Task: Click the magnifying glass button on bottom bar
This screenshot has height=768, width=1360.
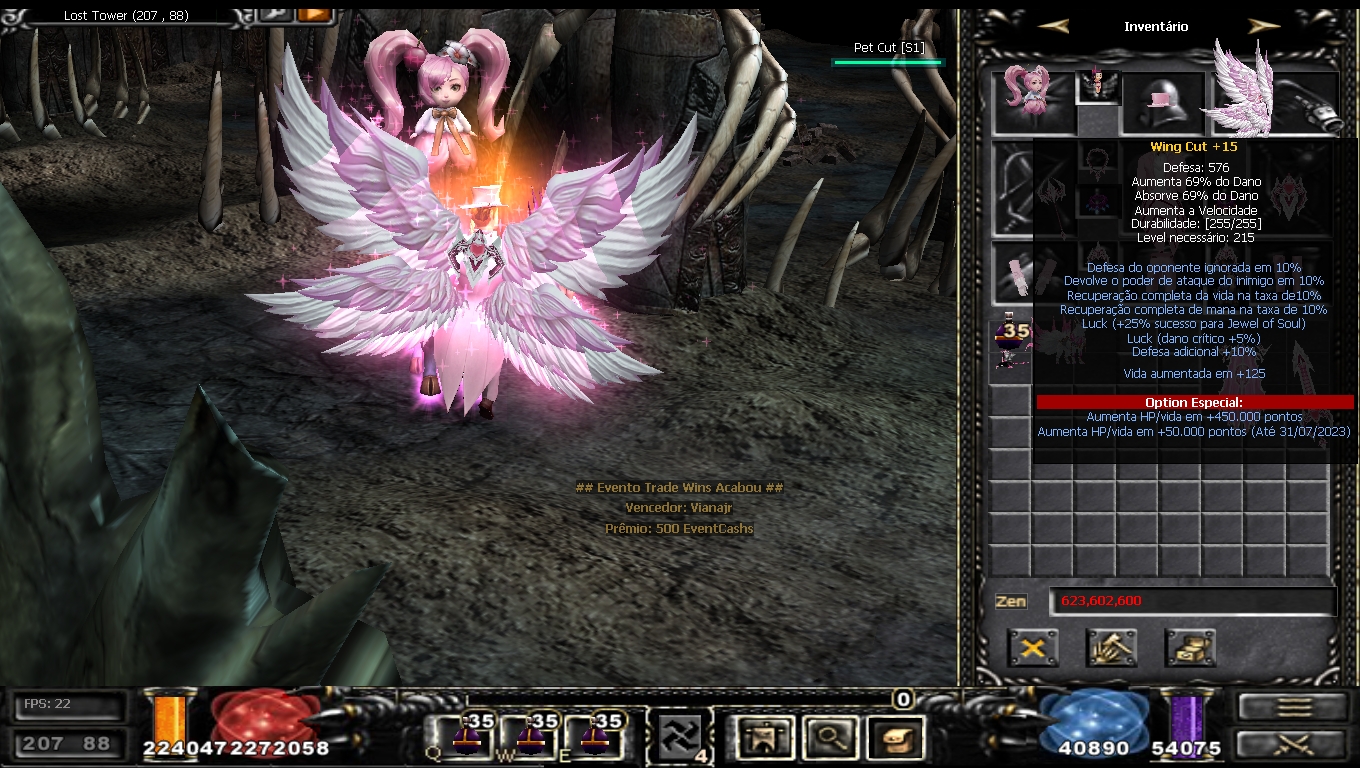Action: tap(830, 738)
